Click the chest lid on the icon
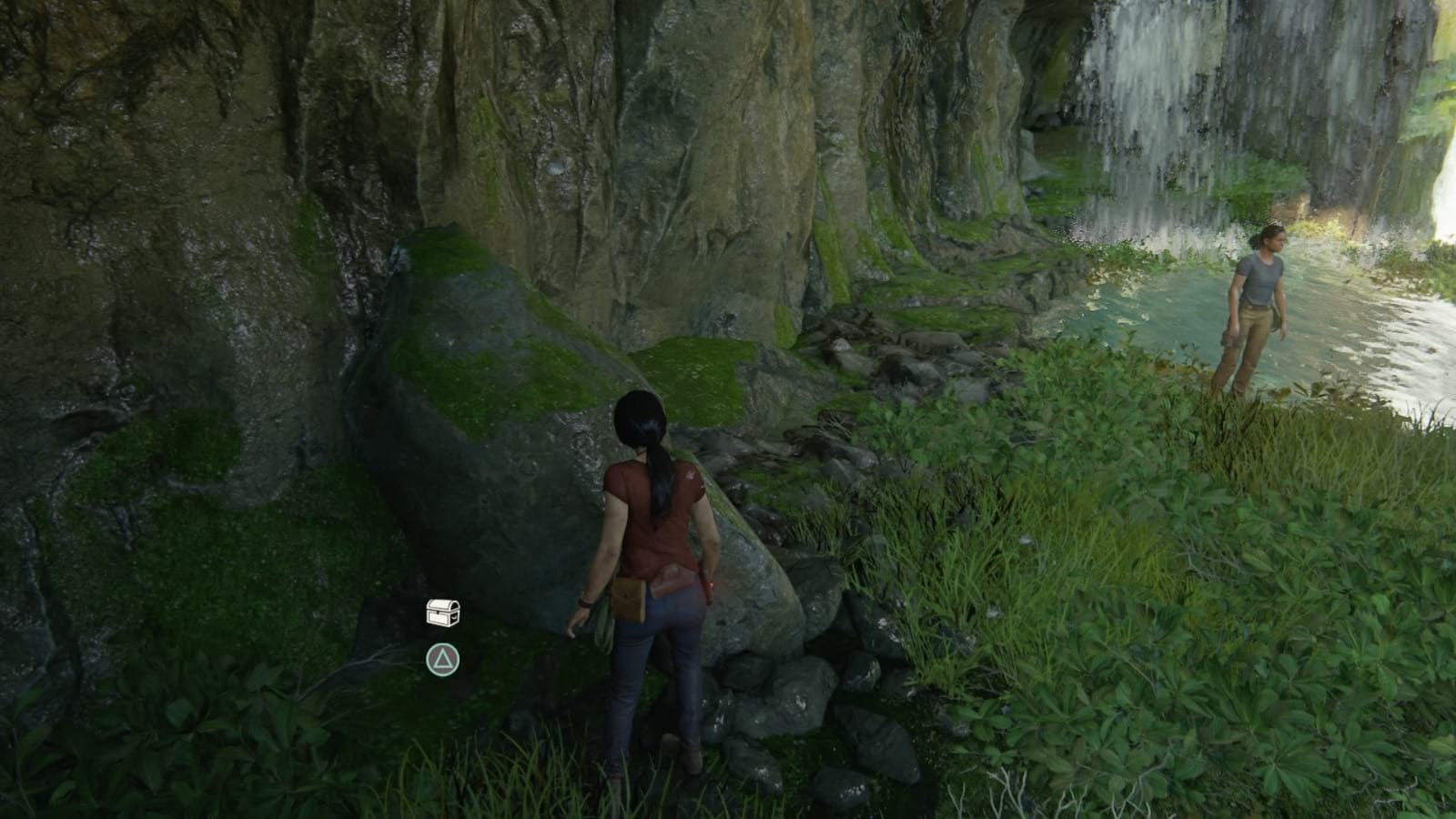Image resolution: width=1456 pixels, height=819 pixels. [442, 604]
